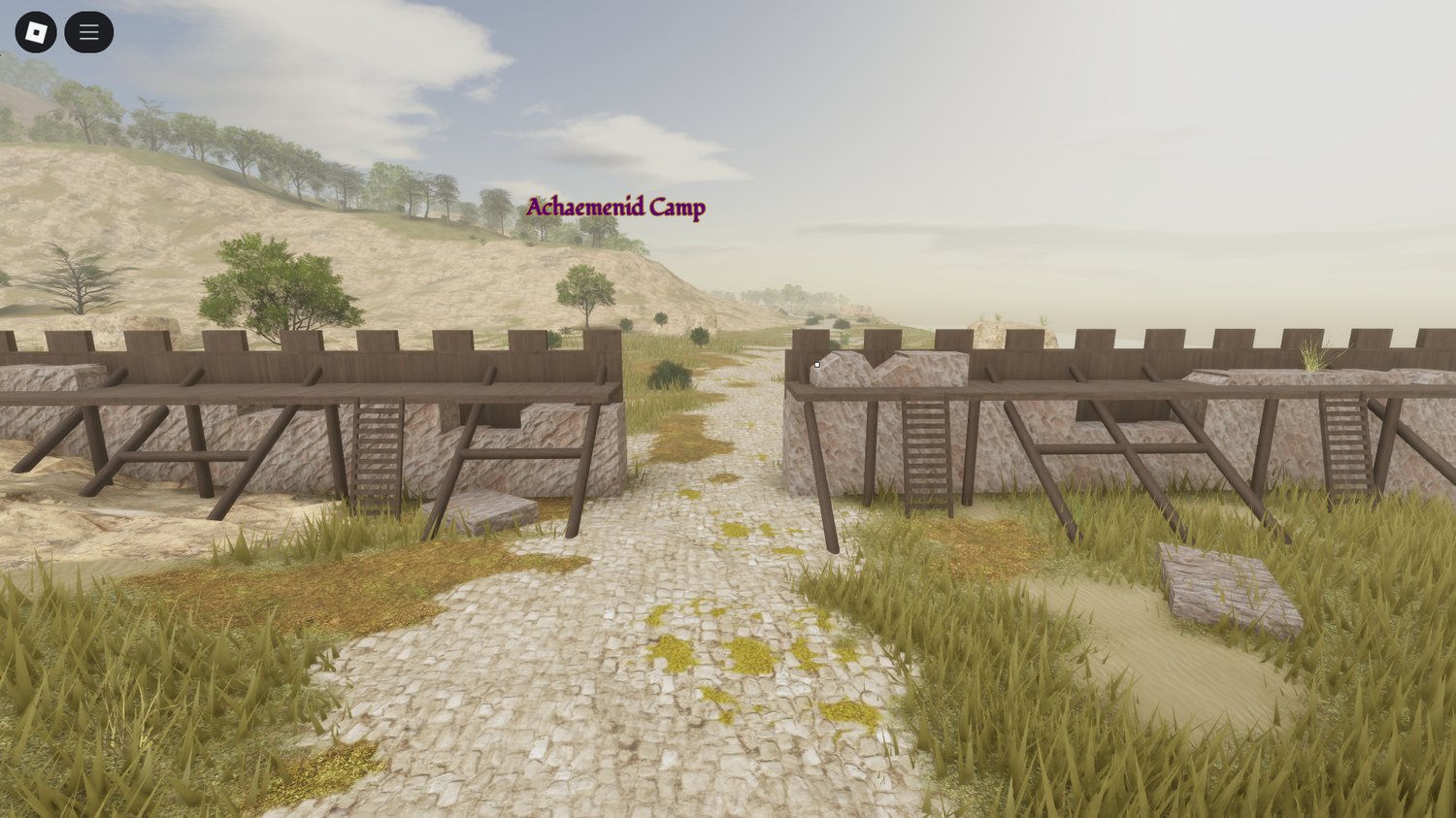This screenshot has width=1456, height=818.
Task: Select the small white marker on the right wall
Action: (817, 363)
